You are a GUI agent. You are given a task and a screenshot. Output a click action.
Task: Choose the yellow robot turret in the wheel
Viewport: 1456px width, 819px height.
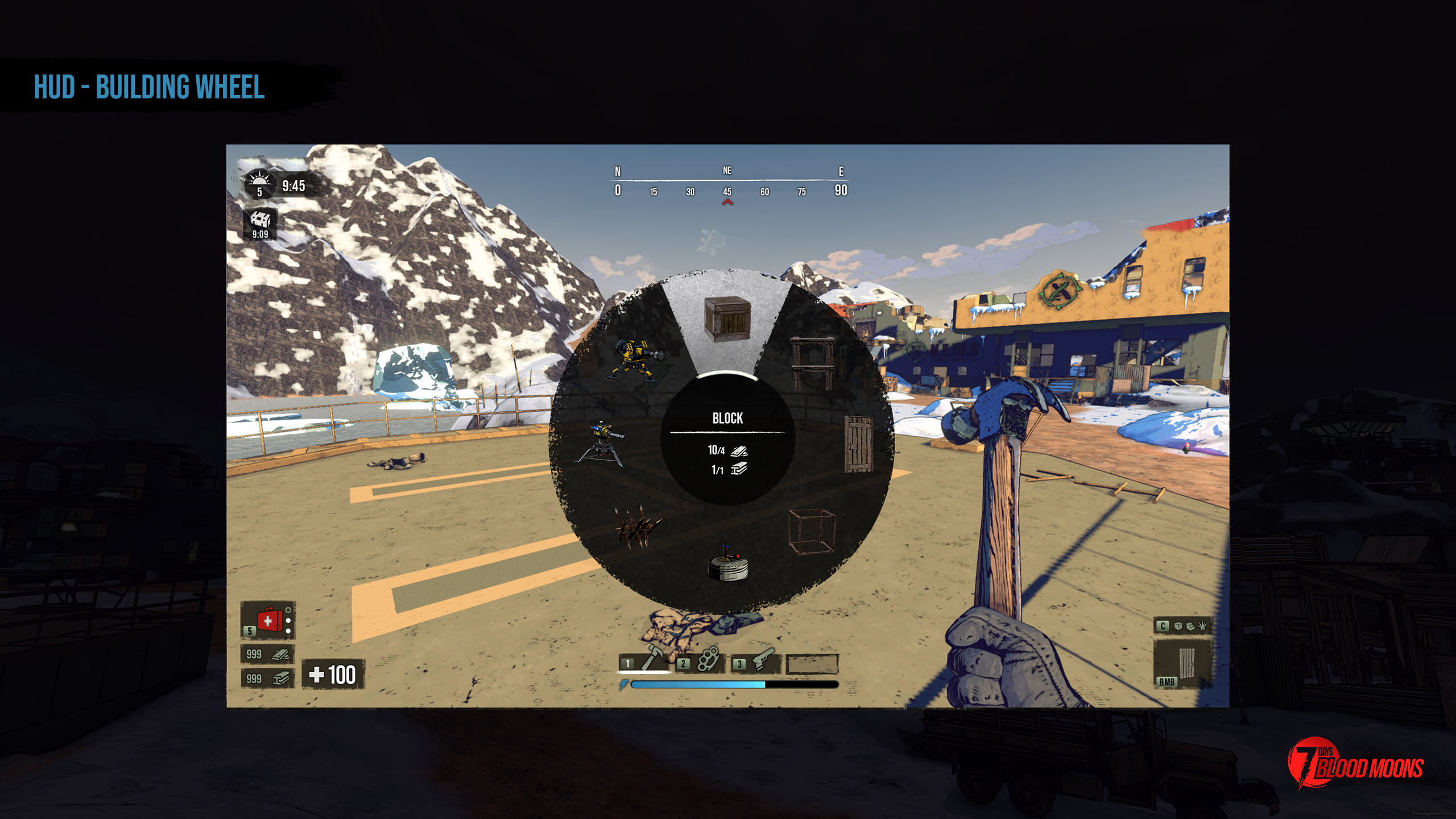click(x=637, y=358)
